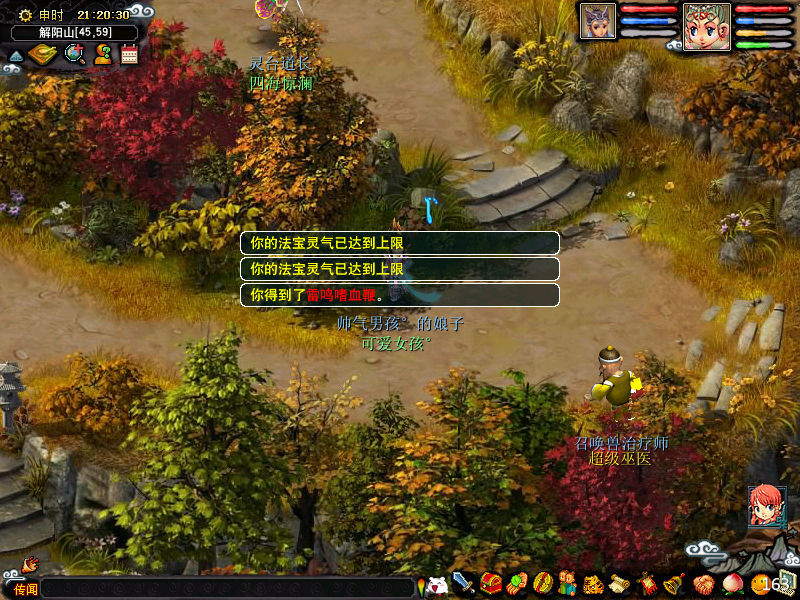Click the small blue triangle toggle
The width and height of the screenshot is (800, 600).
[14, 56]
